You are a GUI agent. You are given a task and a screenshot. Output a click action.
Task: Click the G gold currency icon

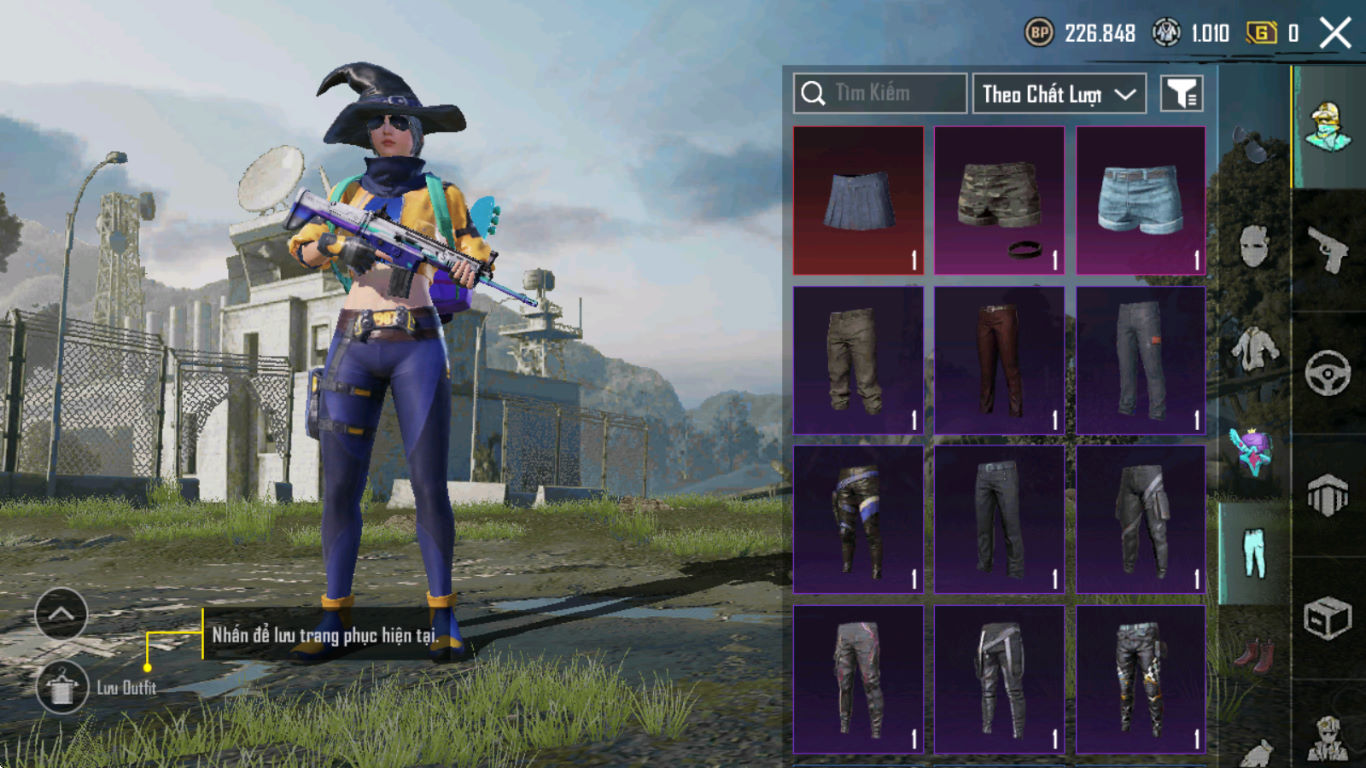click(x=1261, y=33)
